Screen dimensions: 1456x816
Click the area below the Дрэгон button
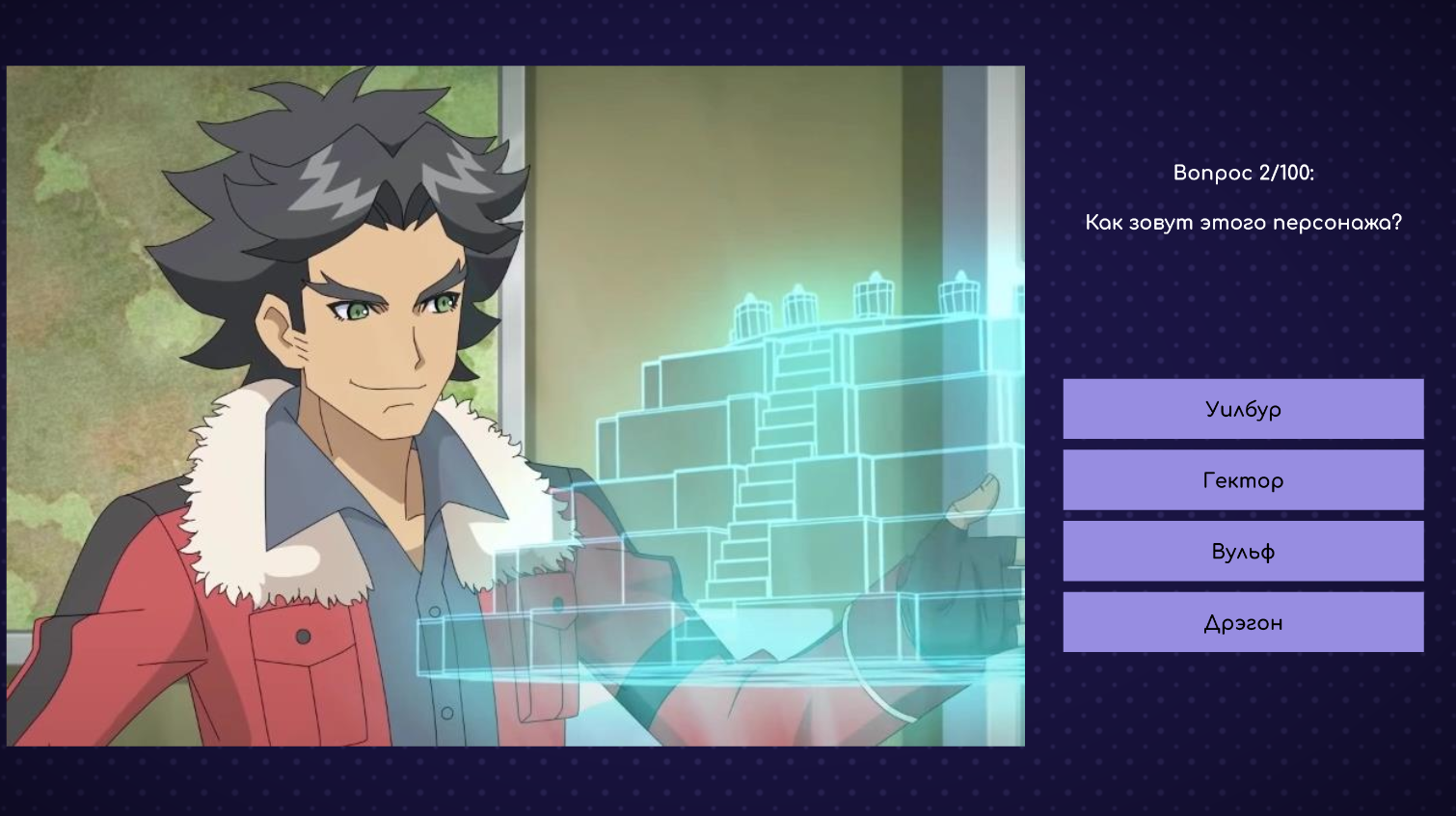tap(1243, 685)
